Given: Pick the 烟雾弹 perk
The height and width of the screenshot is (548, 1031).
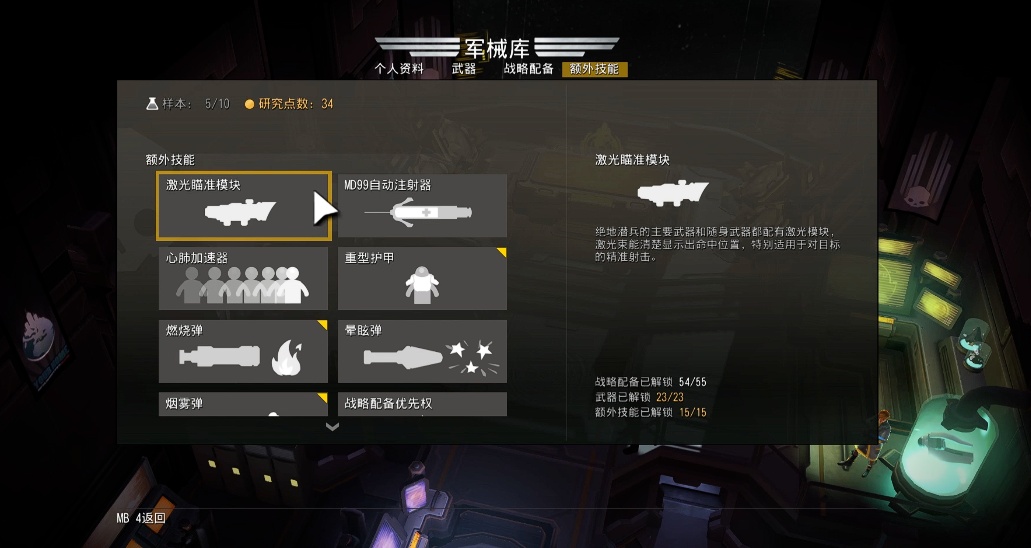Looking at the screenshot, I should click(x=243, y=404).
